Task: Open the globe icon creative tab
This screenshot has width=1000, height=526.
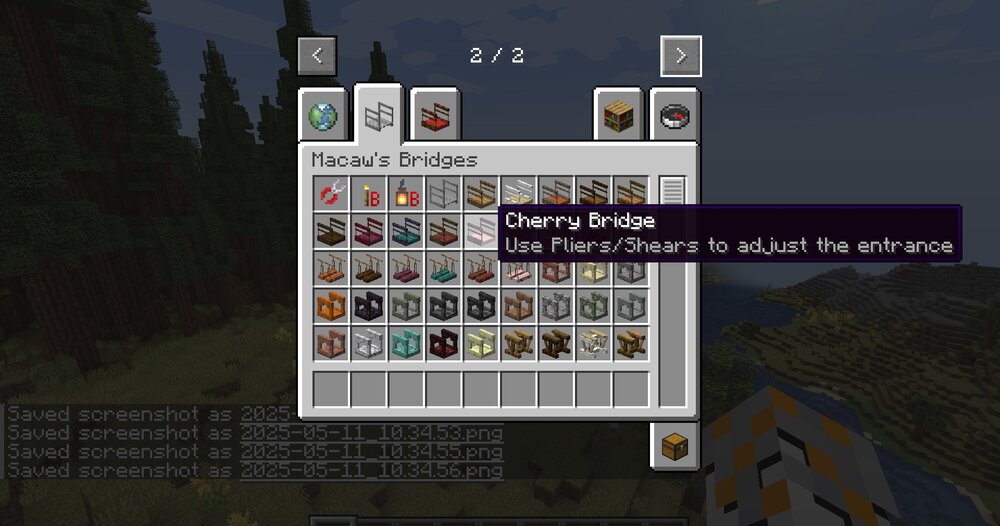Action: [x=323, y=117]
